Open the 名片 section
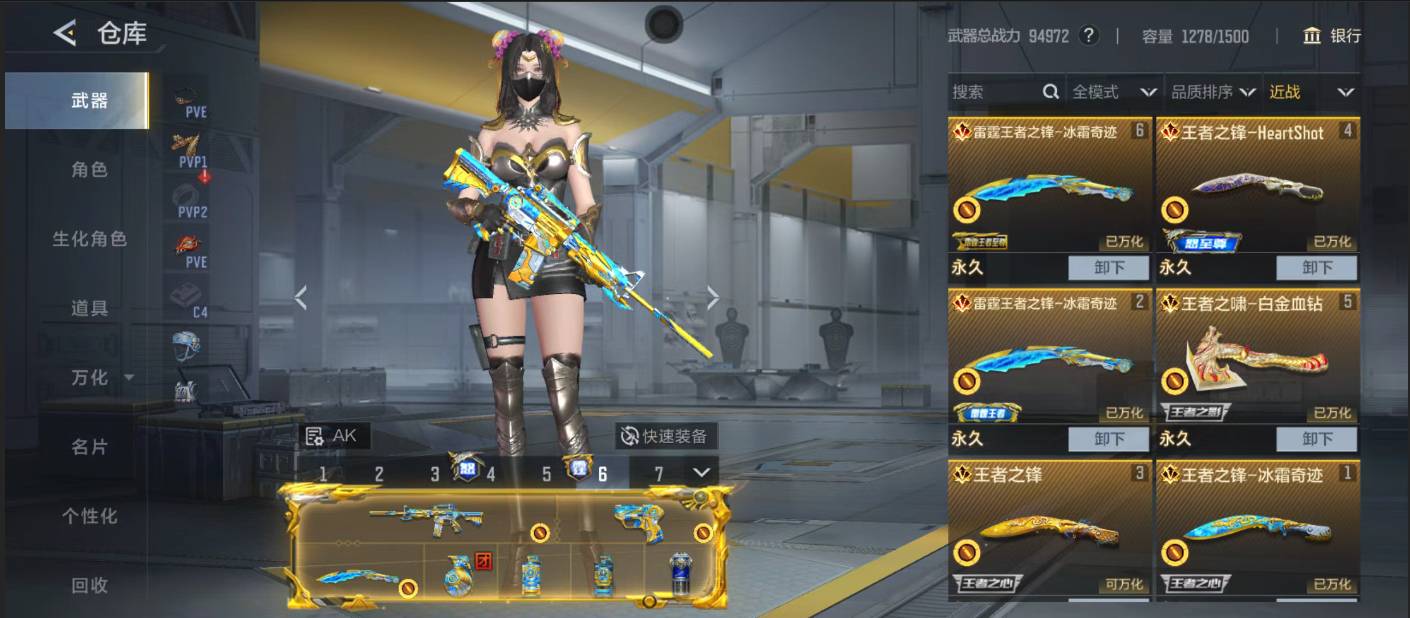This screenshot has width=1410, height=618. pyautogui.click(x=89, y=447)
